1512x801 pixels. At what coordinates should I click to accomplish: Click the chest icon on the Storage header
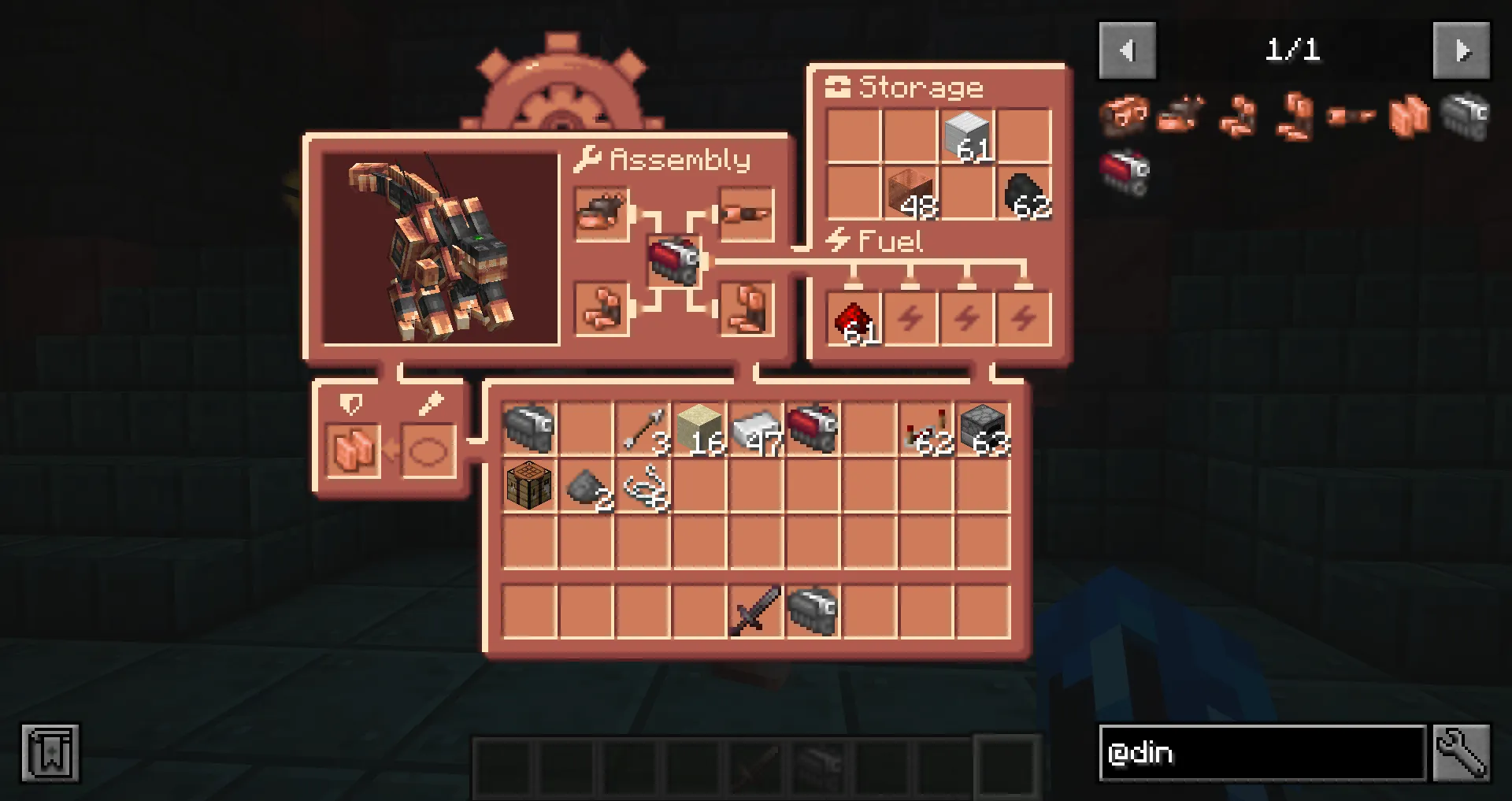pyautogui.click(x=839, y=87)
